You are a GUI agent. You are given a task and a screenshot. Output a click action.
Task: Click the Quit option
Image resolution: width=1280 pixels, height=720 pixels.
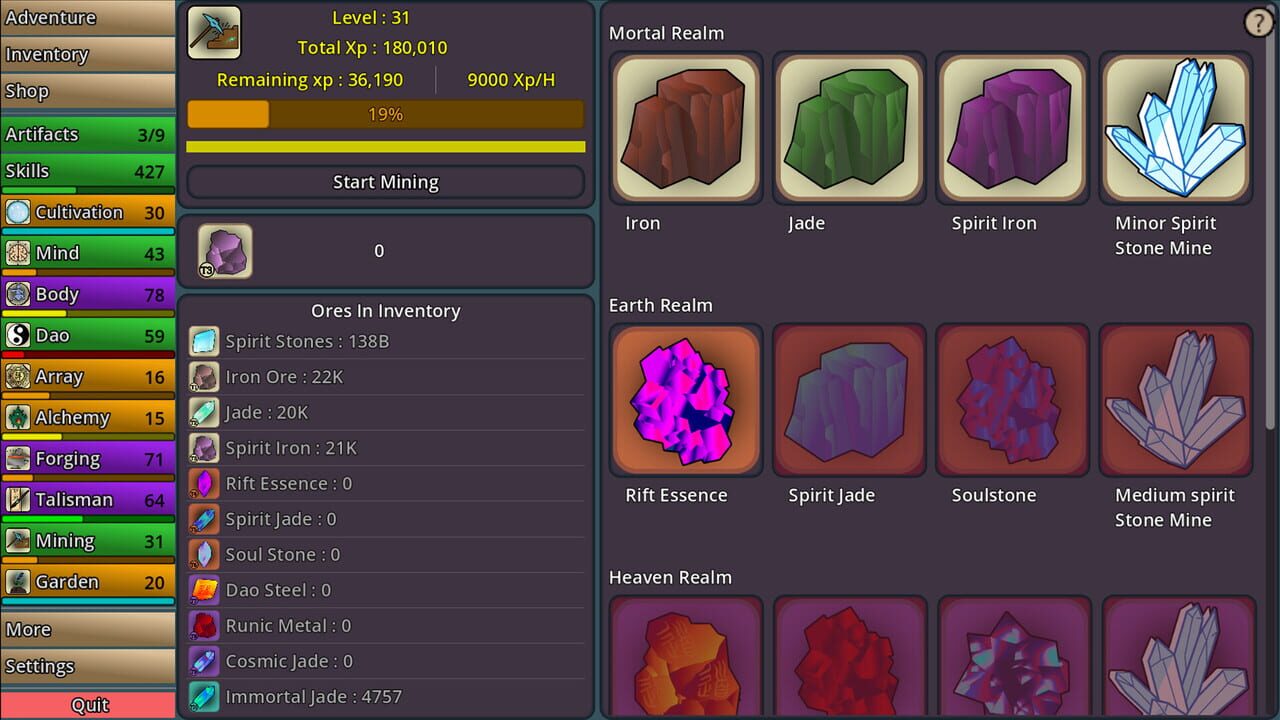click(88, 704)
